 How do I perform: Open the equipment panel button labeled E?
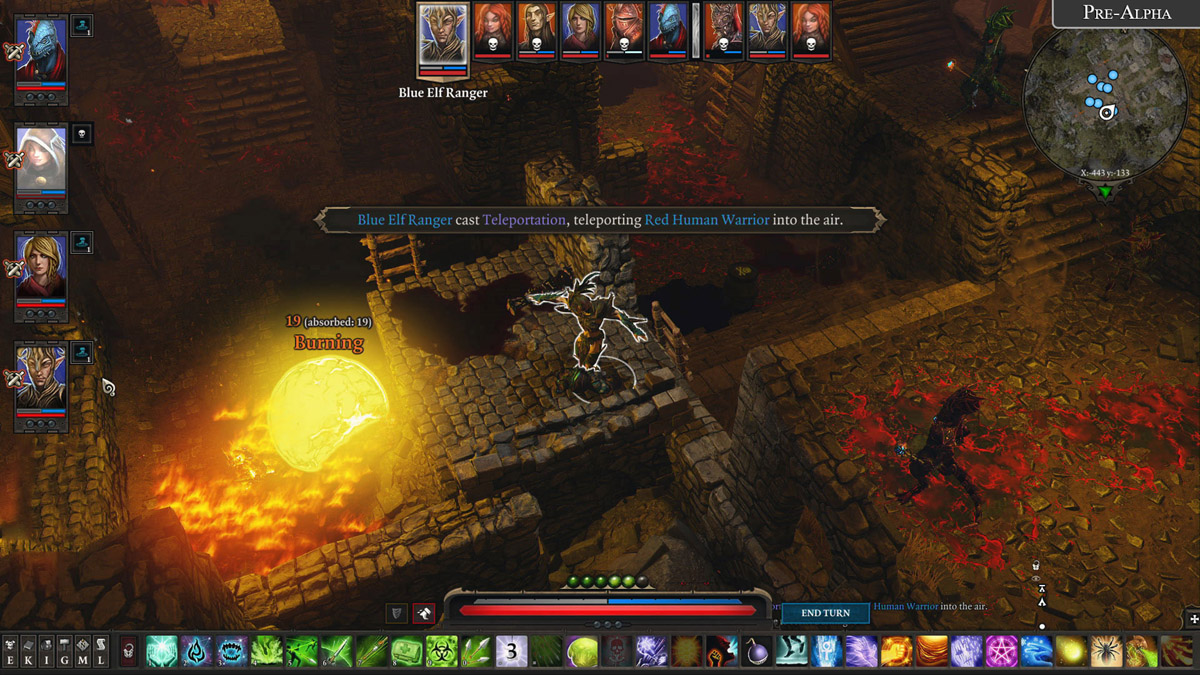[x=11, y=652]
